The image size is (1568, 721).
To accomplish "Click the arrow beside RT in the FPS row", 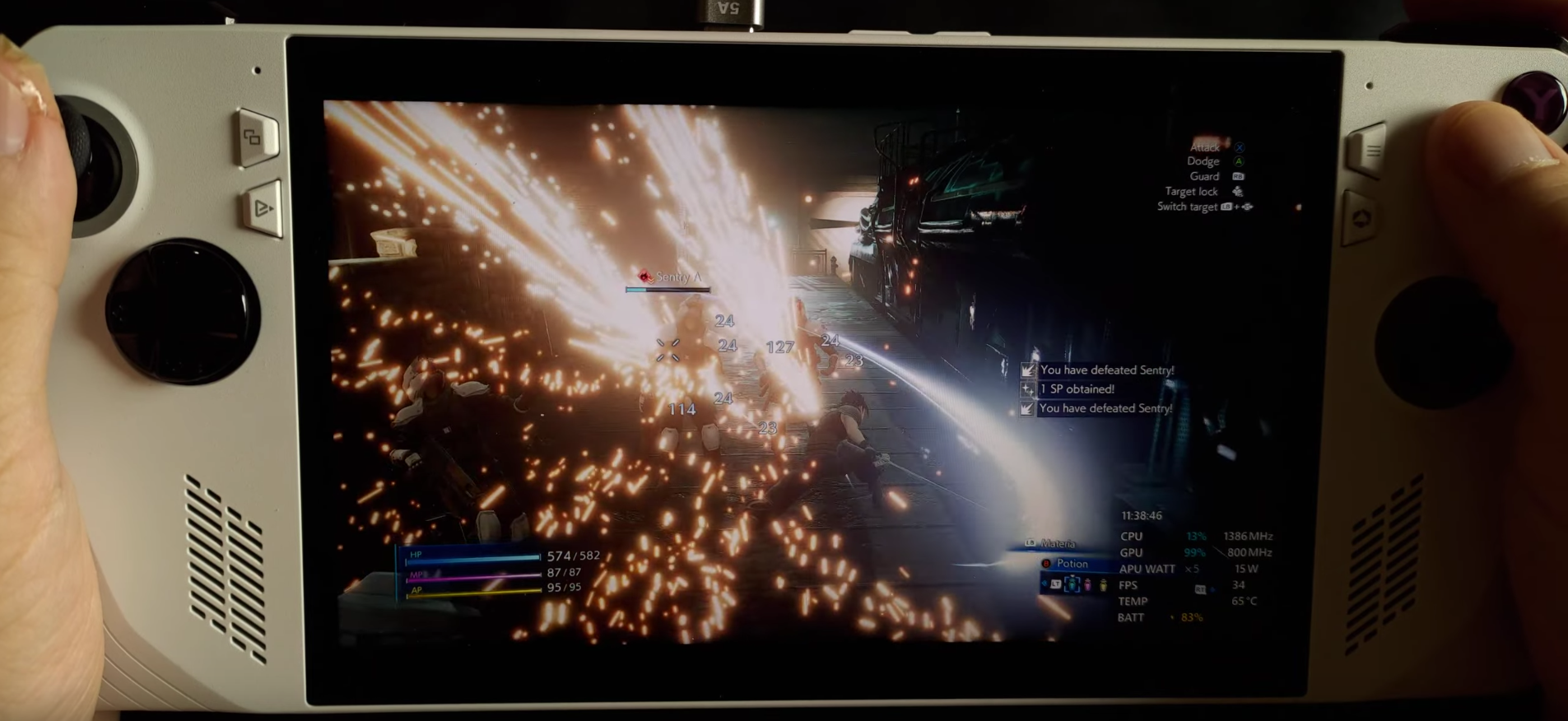I will pos(1212,590).
